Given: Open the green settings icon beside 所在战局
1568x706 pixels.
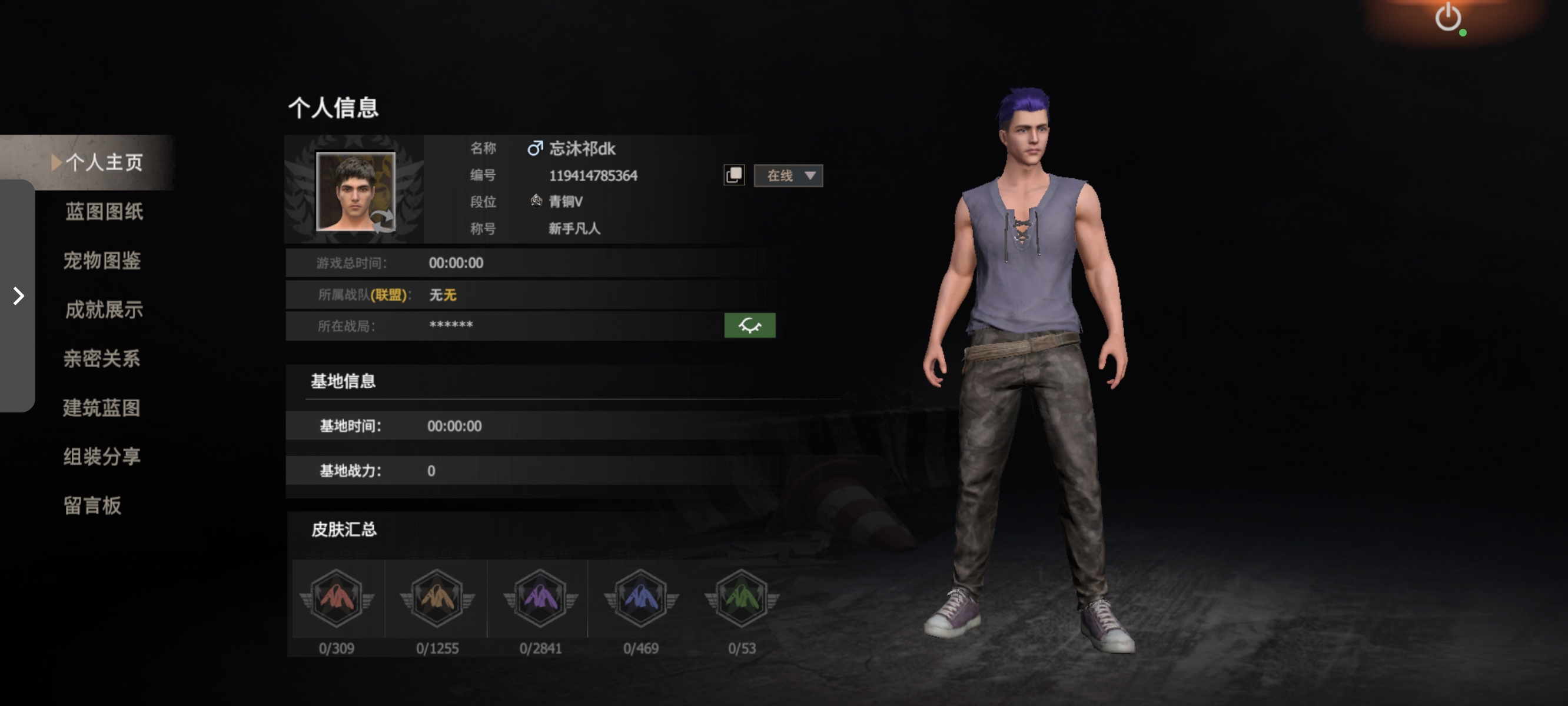Looking at the screenshot, I should point(750,326).
